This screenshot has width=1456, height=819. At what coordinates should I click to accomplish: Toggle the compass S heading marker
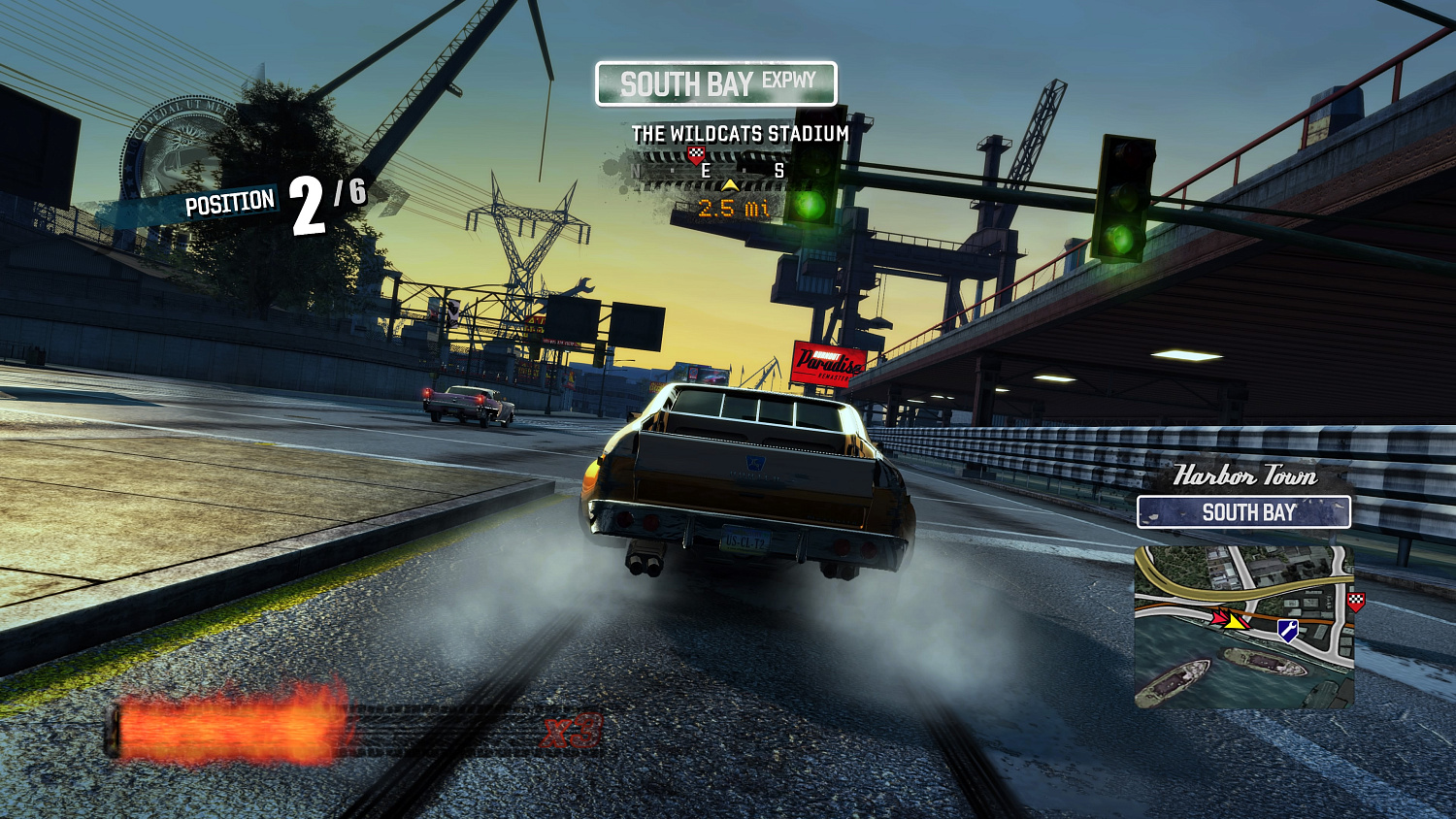(x=780, y=170)
